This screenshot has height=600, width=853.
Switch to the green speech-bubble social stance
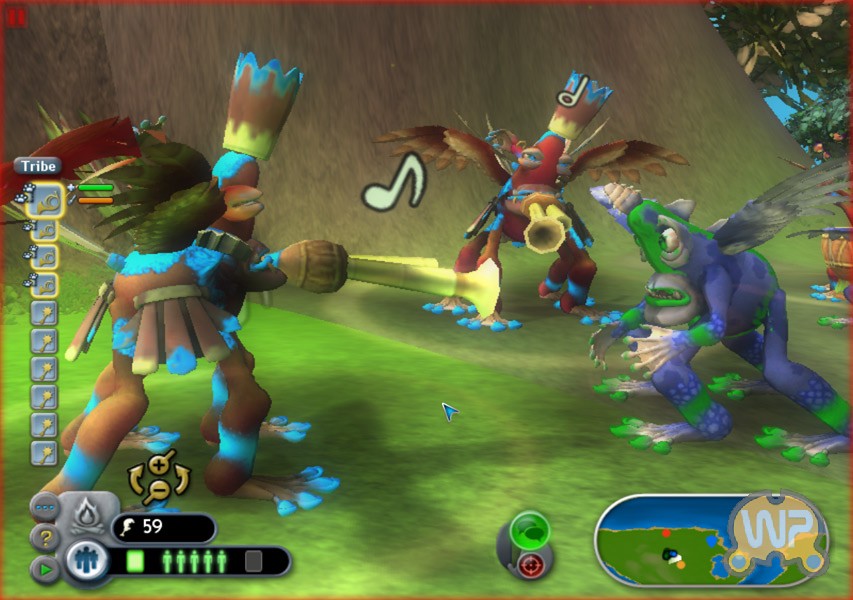[x=530, y=527]
